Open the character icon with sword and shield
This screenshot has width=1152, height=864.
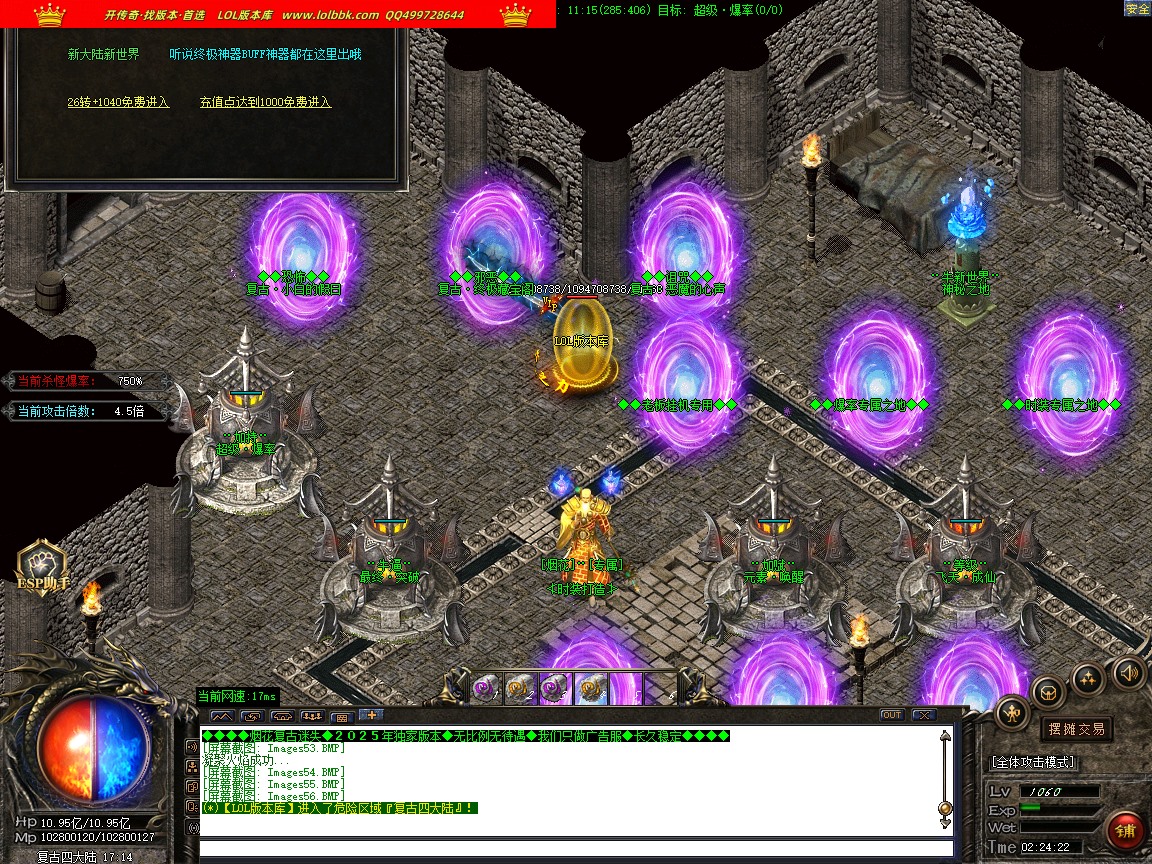click(1013, 712)
